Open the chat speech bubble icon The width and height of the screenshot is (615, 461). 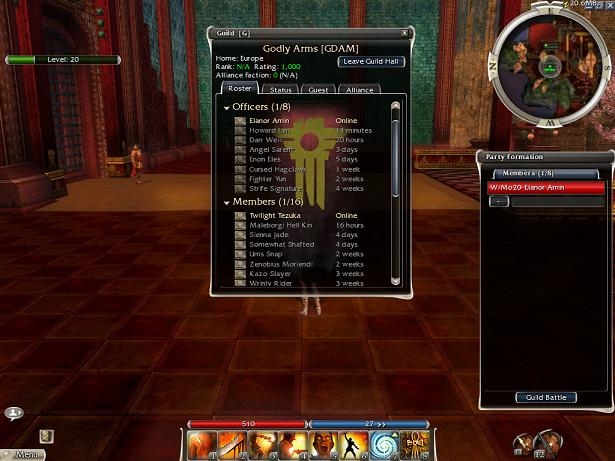tap(14, 412)
